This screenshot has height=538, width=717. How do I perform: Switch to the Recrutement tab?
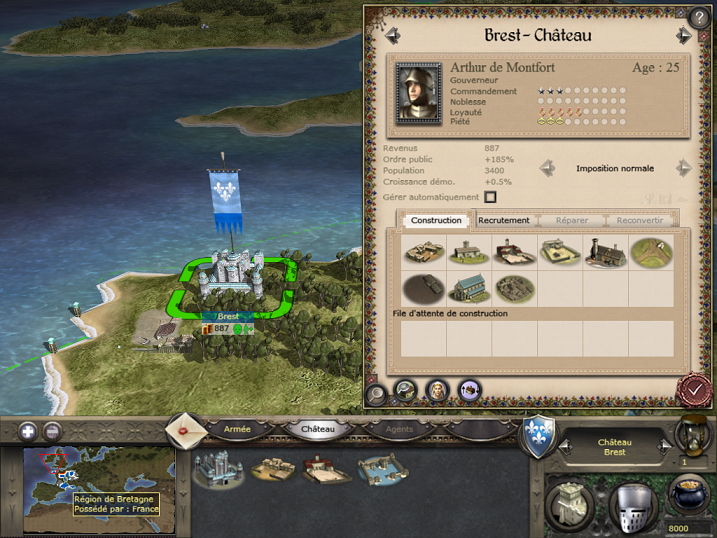tap(503, 220)
